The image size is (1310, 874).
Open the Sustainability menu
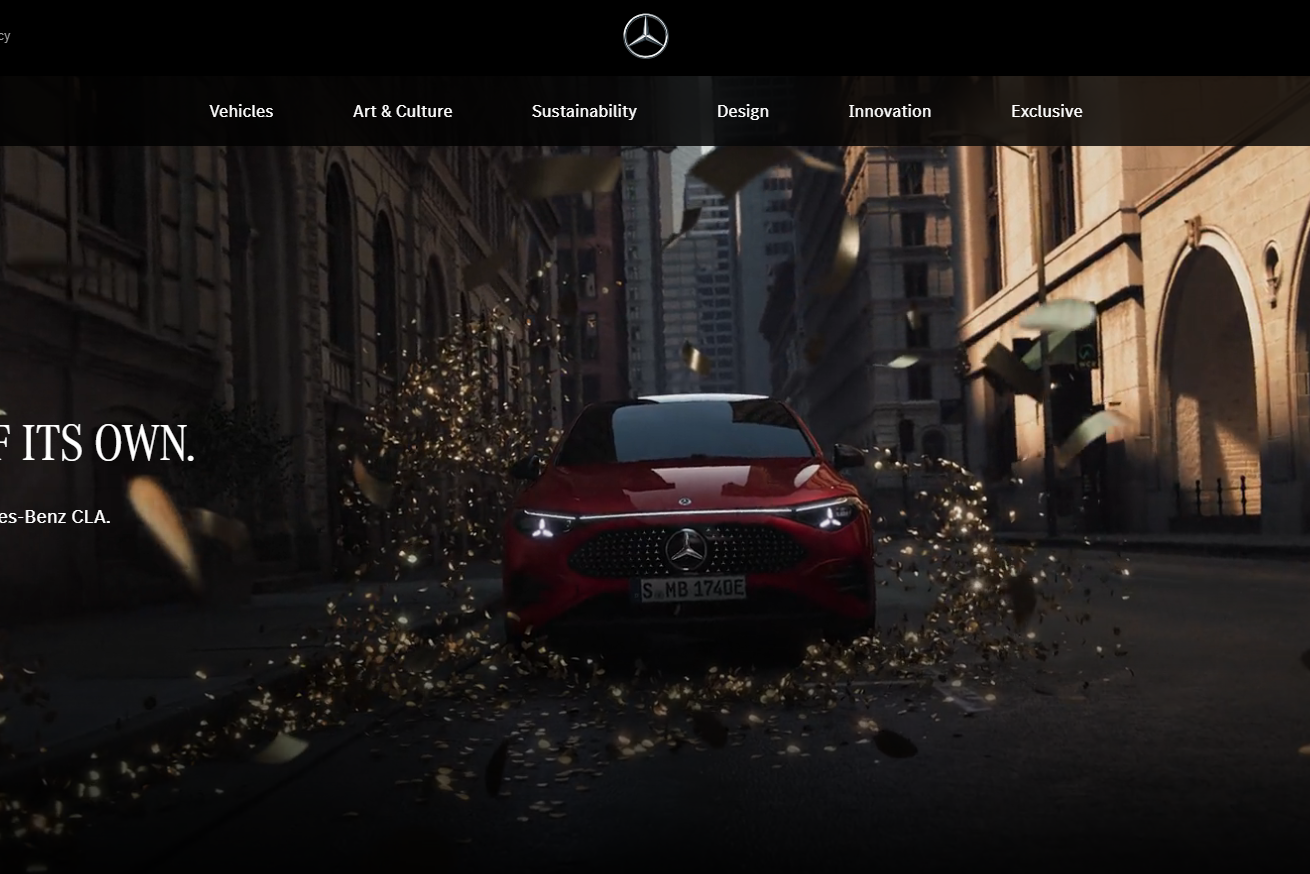583,111
